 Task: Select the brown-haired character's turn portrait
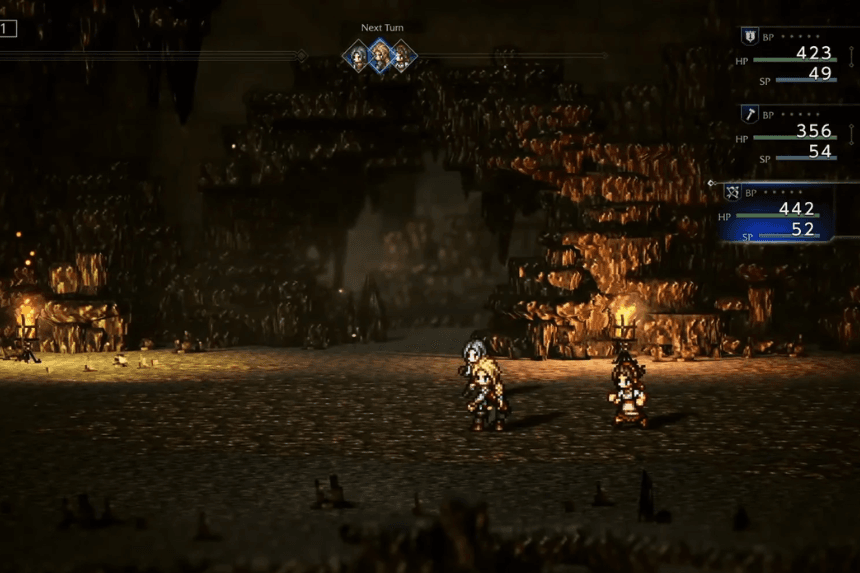tap(402, 56)
